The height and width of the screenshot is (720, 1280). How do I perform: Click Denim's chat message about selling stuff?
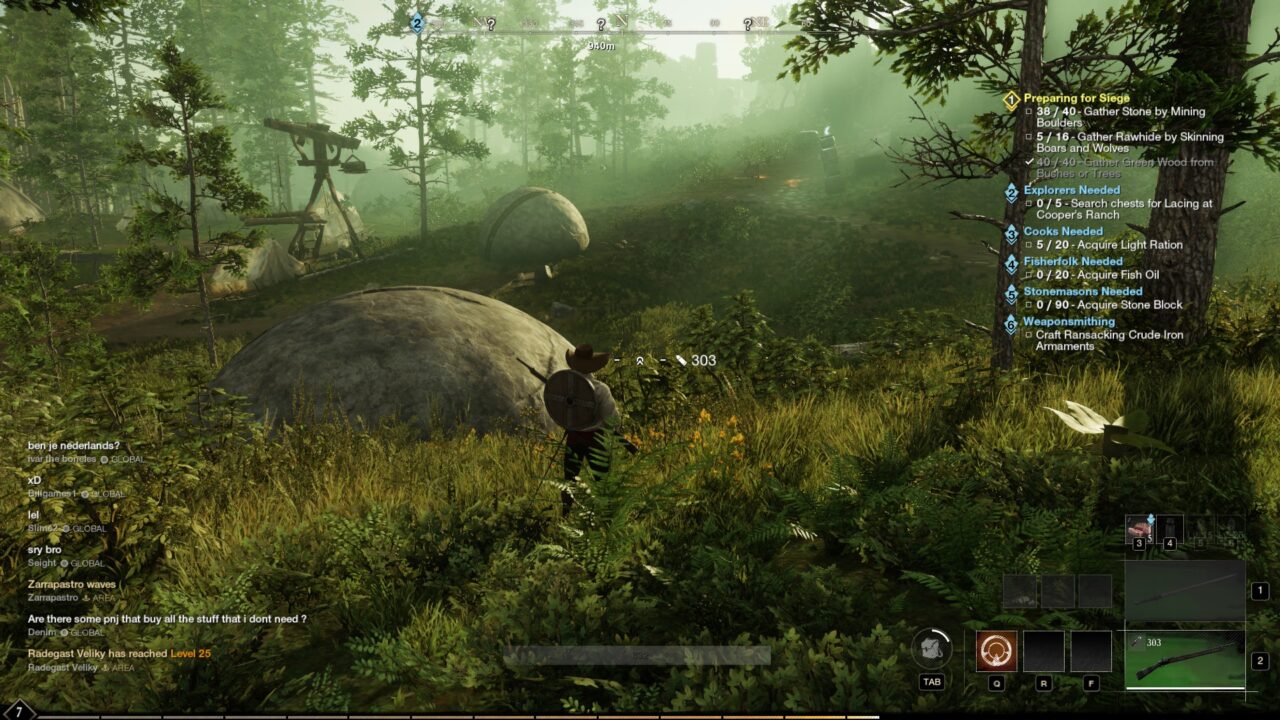point(167,619)
